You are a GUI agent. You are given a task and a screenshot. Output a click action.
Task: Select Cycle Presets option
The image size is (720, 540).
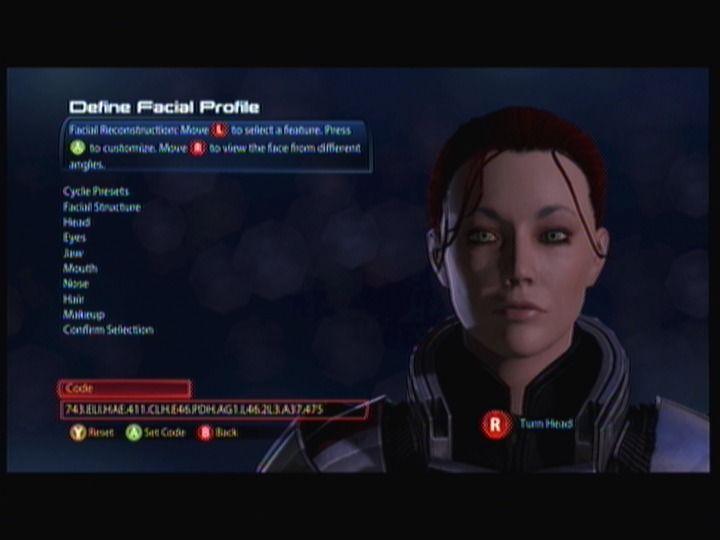tap(96, 191)
